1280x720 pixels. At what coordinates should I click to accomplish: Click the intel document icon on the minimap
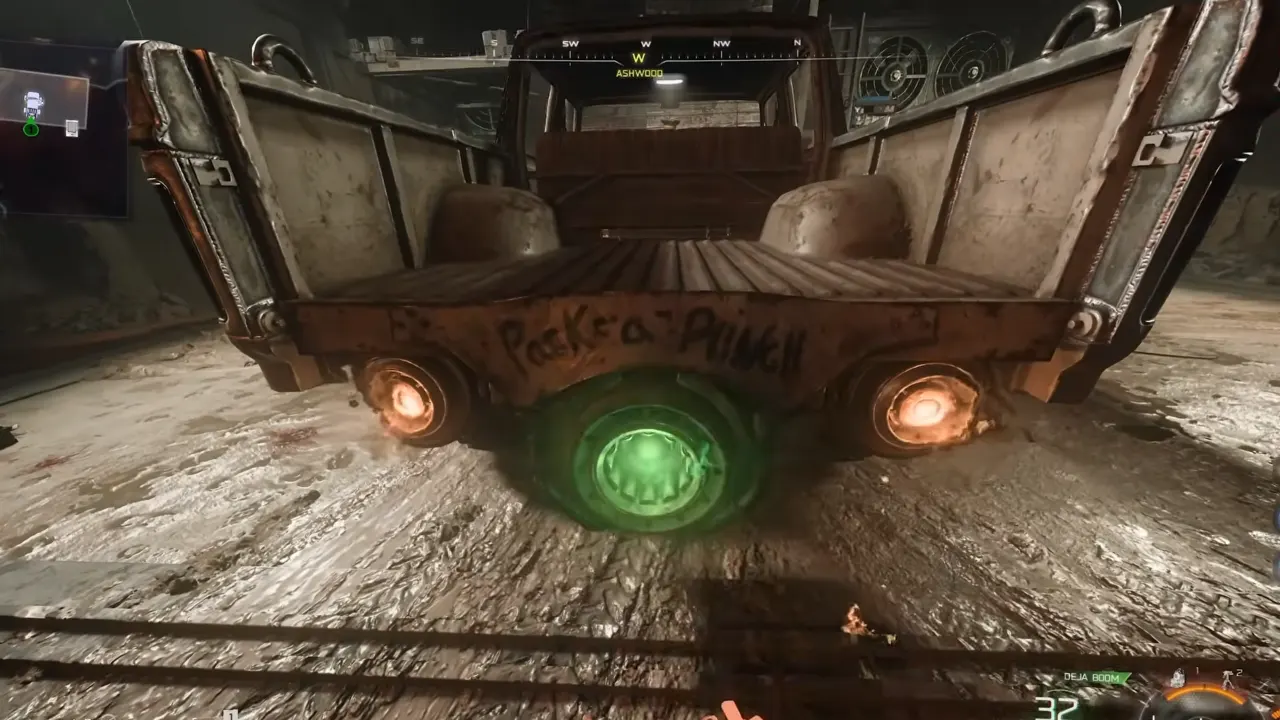point(72,128)
